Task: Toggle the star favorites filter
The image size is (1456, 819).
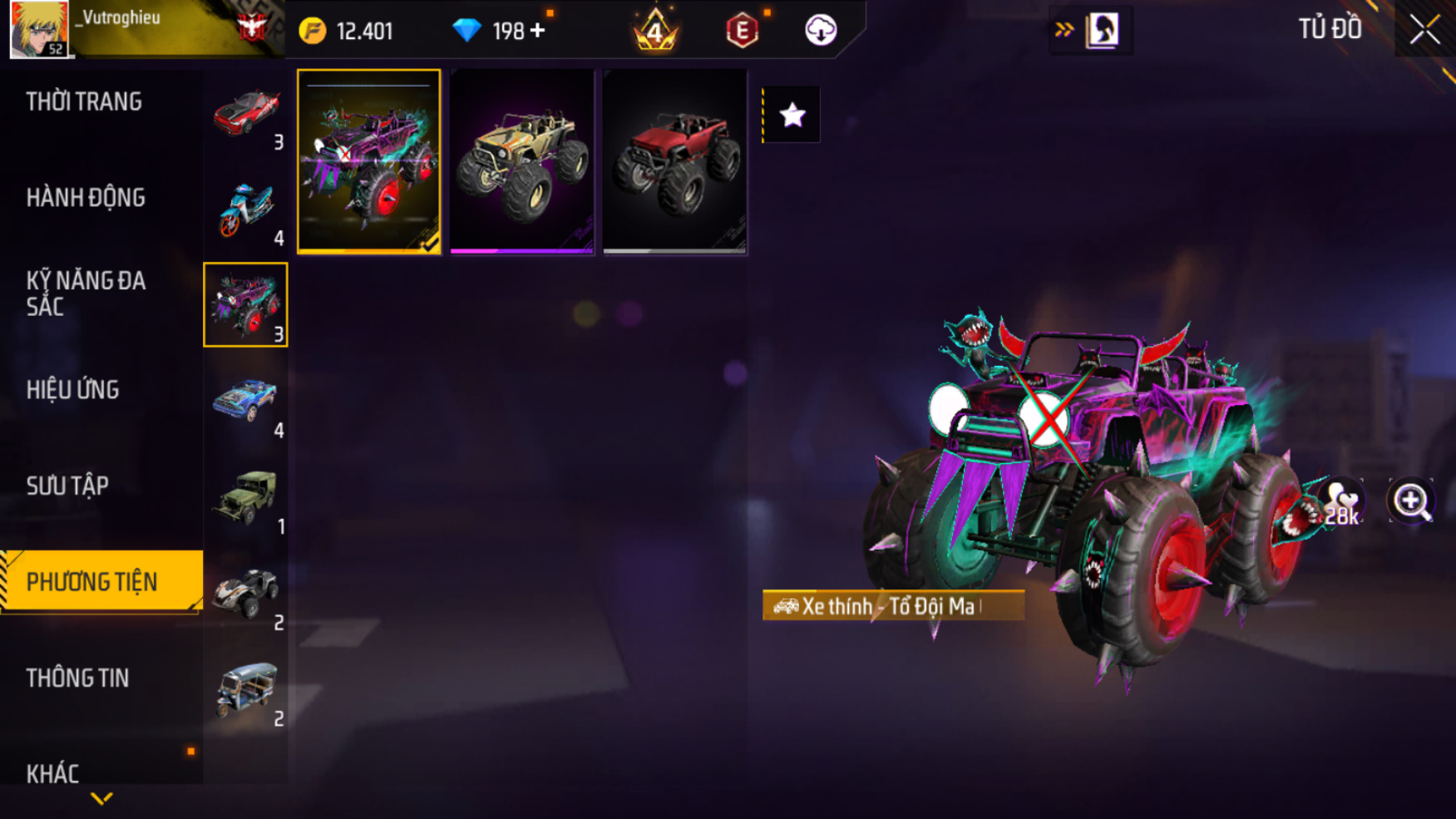Action: [x=792, y=115]
